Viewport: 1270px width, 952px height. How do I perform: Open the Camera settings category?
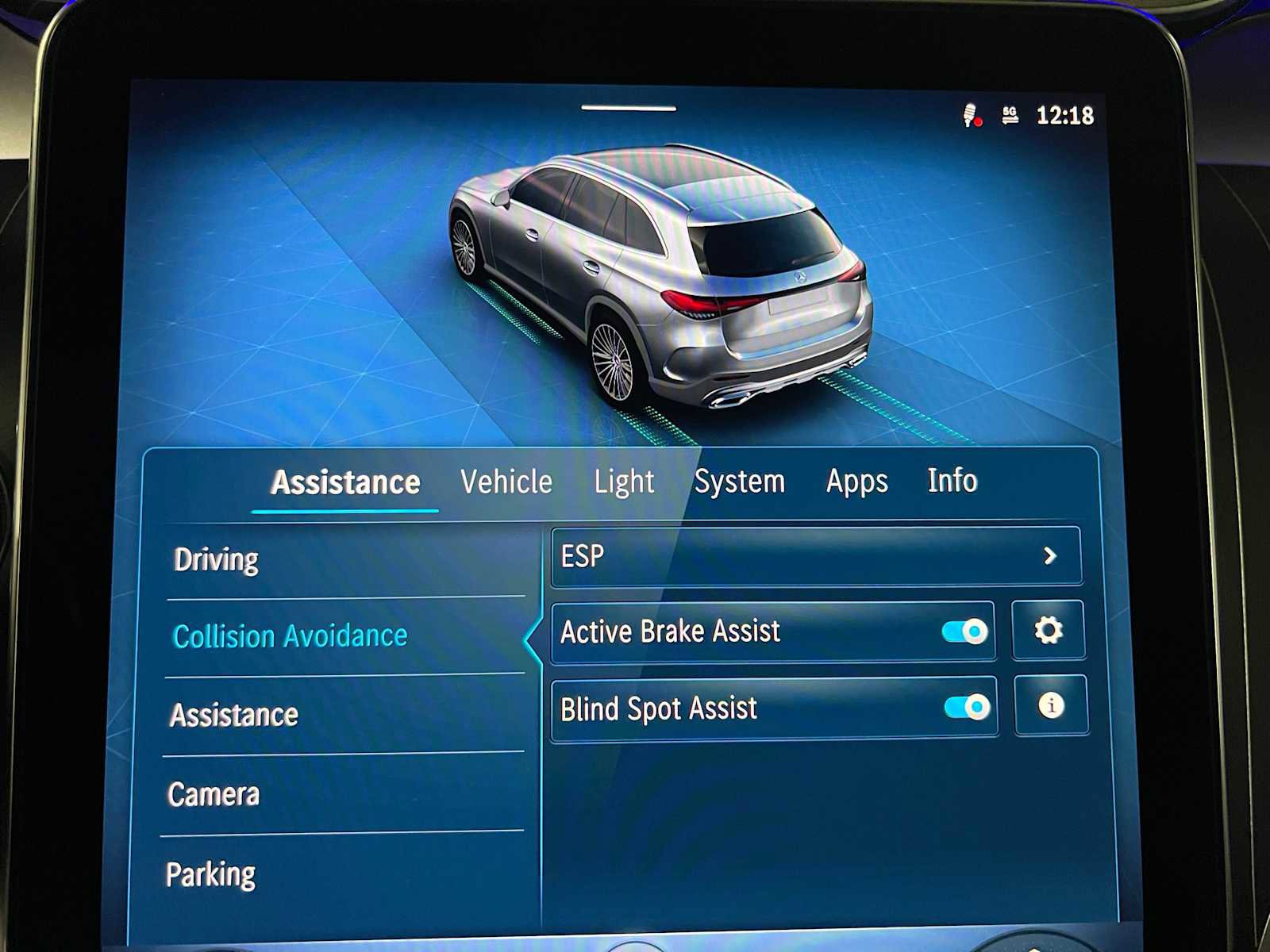(212, 793)
